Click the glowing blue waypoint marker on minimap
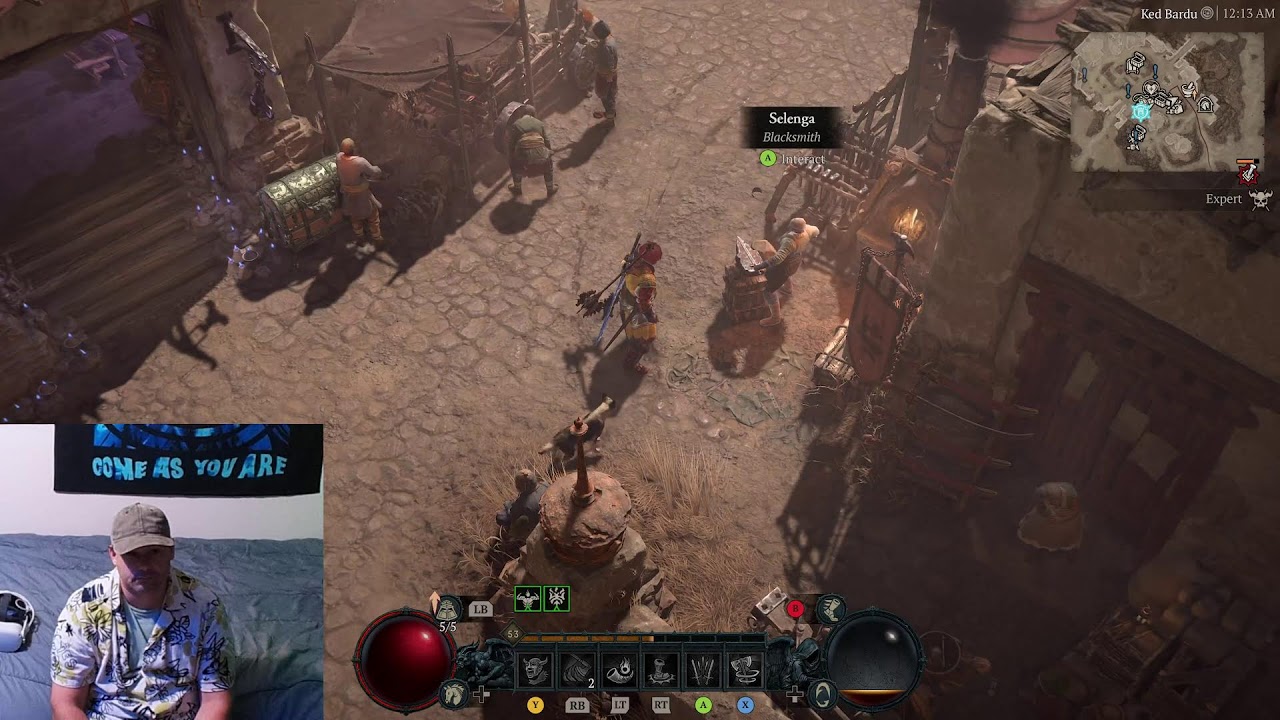Viewport: 1280px width, 720px height. [x=1141, y=111]
